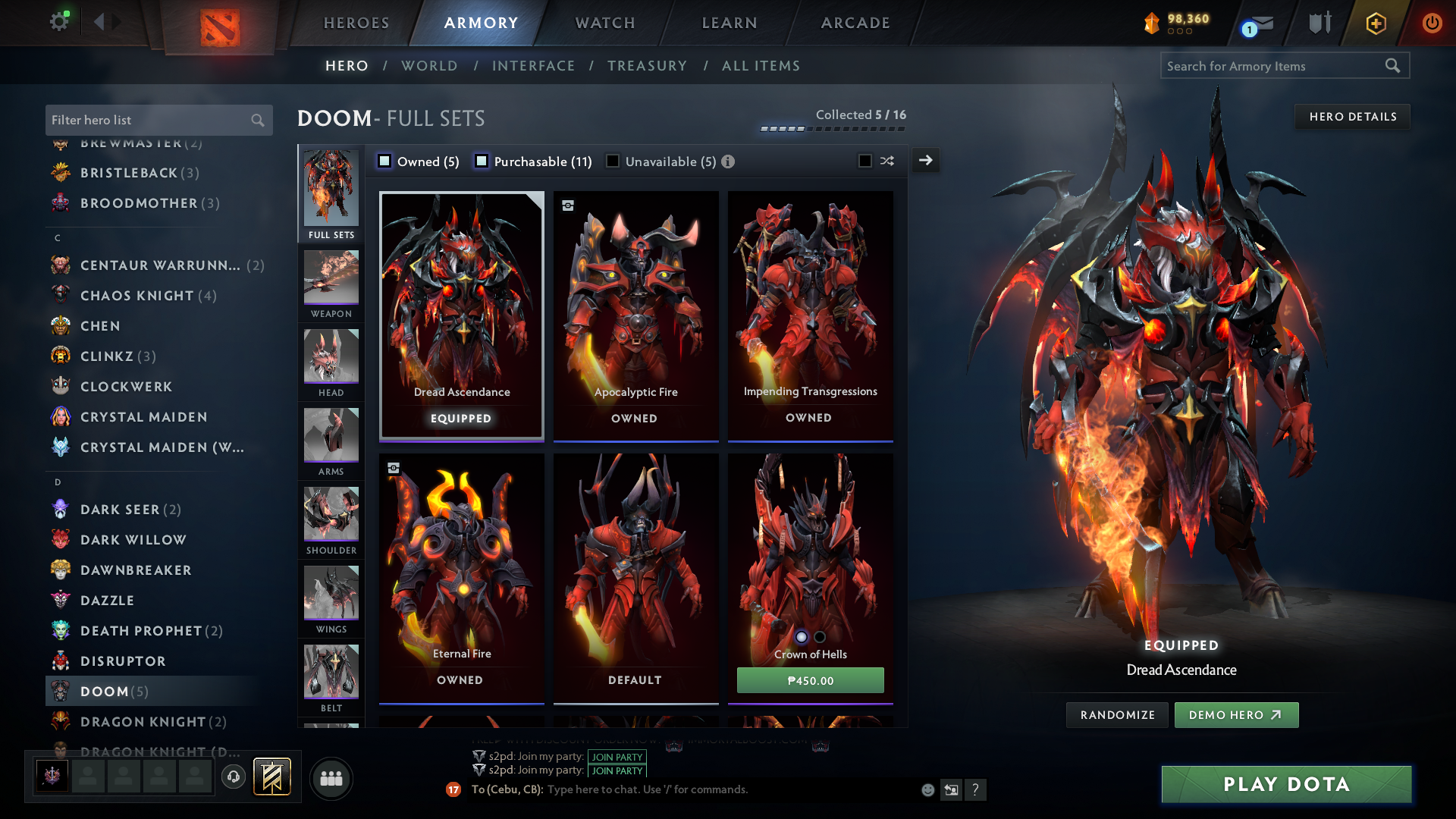Open the Treasury sub-menu

pyautogui.click(x=647, y=66)
